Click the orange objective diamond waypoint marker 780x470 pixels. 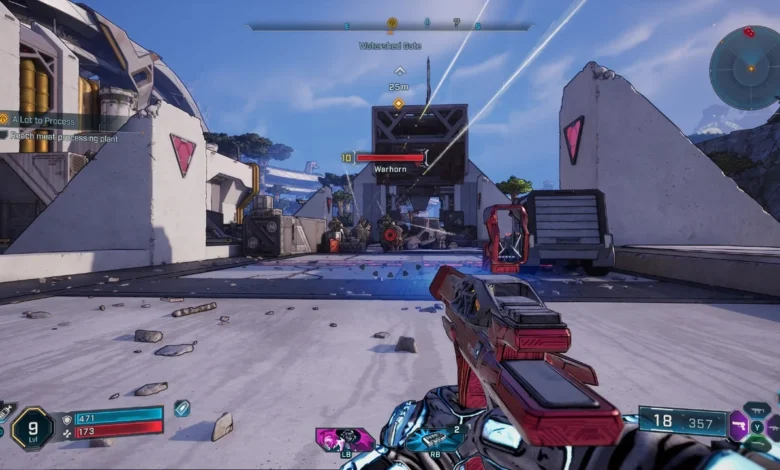pyautogui.click(x=398, y=103)
